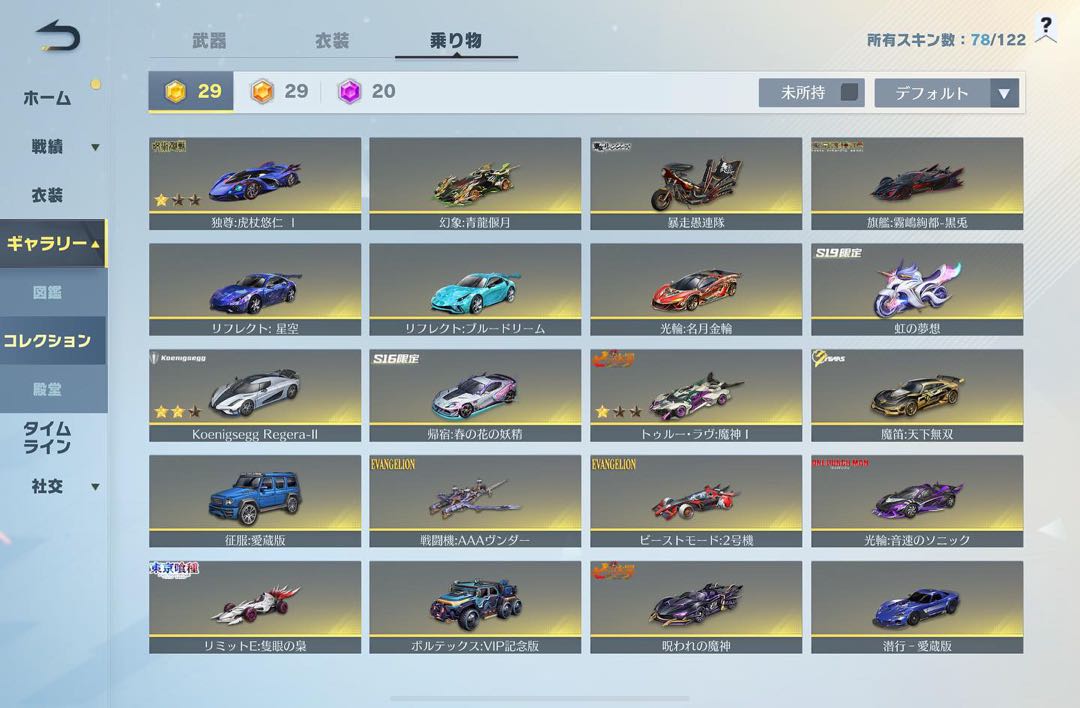1080x708 pixels.
Task: Filter by orange gem rarity
Action: 279,92
